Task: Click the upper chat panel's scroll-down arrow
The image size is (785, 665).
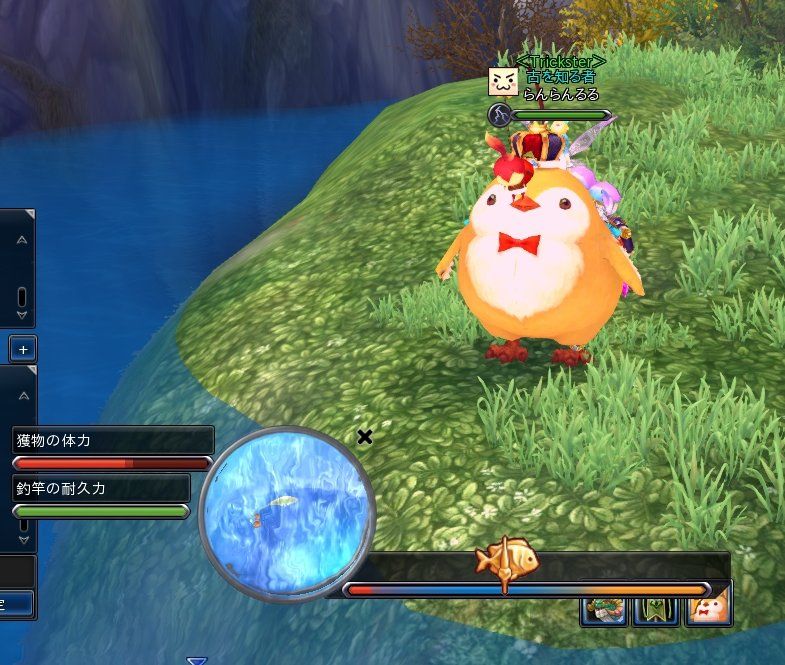Action: point(22,314)
